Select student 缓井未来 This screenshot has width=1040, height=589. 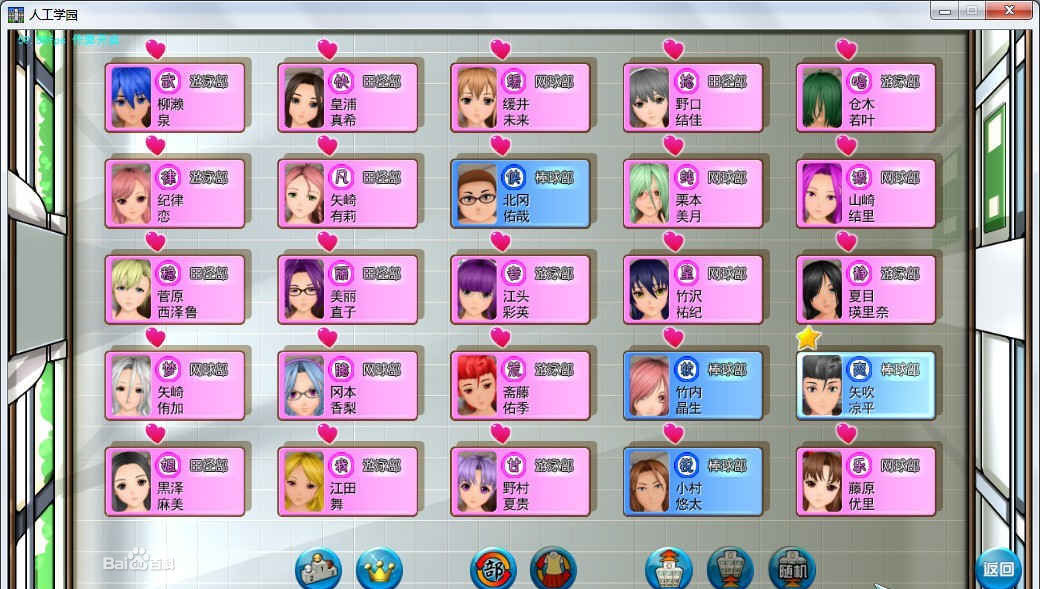pyautogui.click(x=521, y=98)
